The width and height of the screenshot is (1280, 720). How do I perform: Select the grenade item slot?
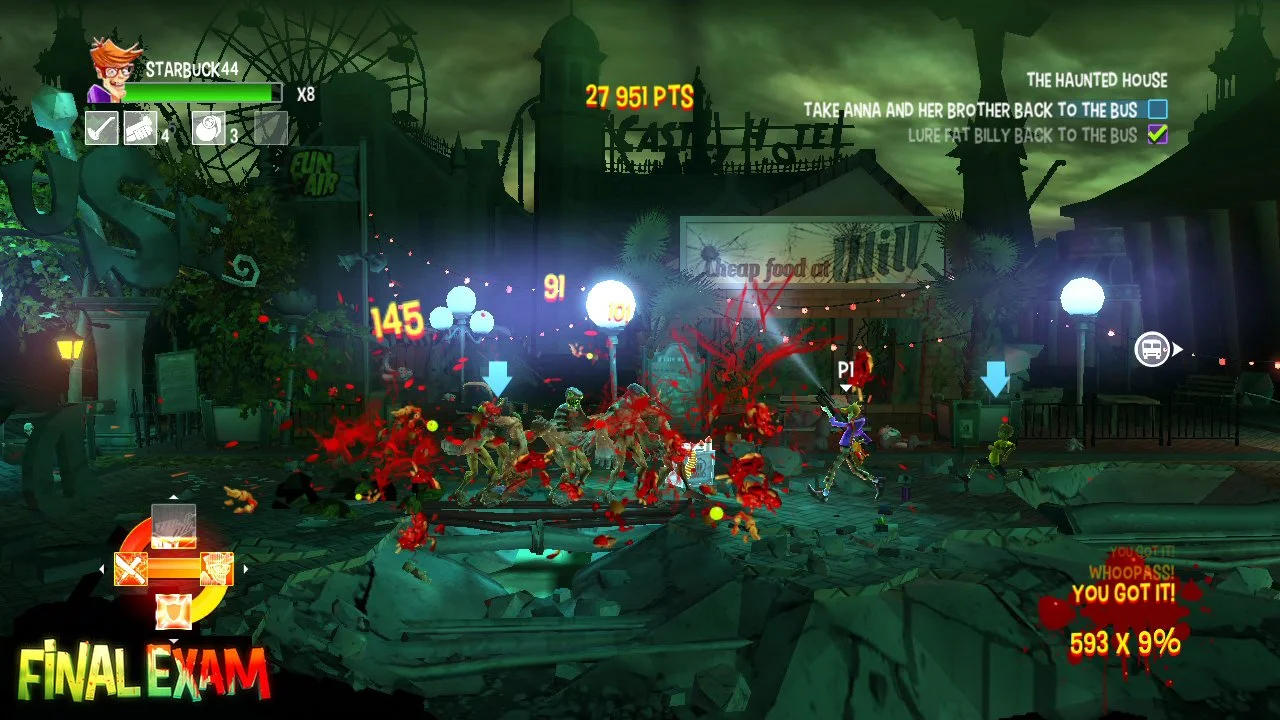pos(209,128)
